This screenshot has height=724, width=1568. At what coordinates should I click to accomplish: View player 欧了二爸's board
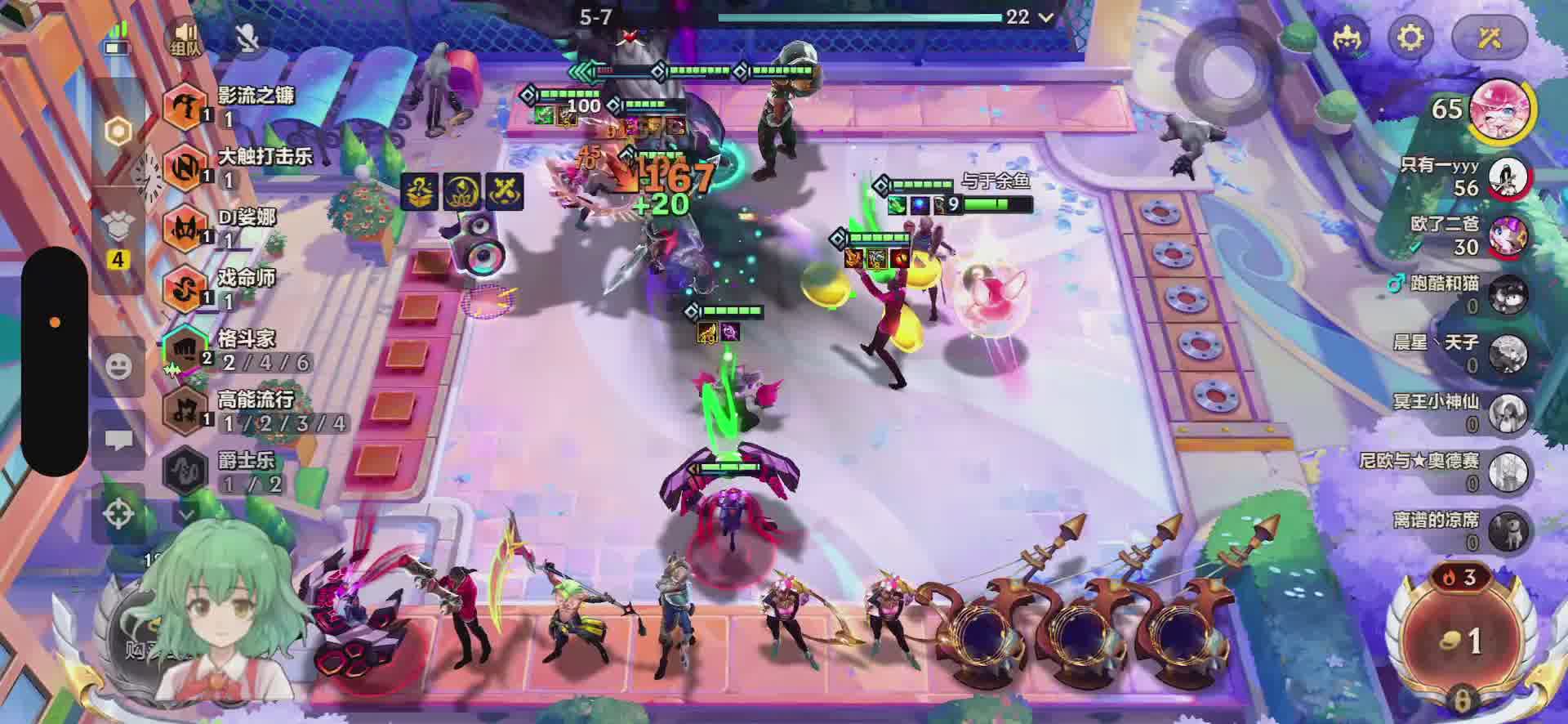1508,236
